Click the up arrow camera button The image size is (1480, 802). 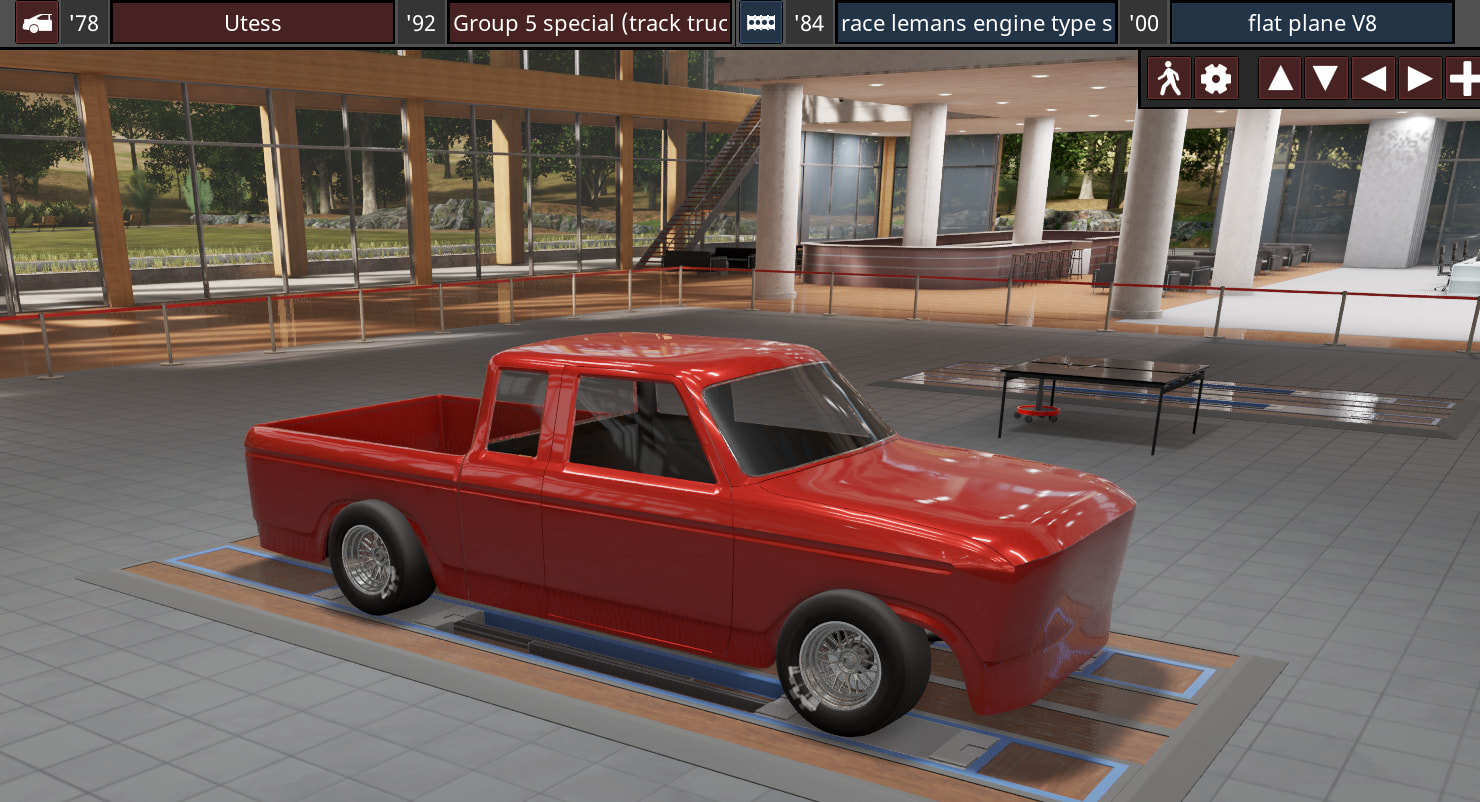1280,78
